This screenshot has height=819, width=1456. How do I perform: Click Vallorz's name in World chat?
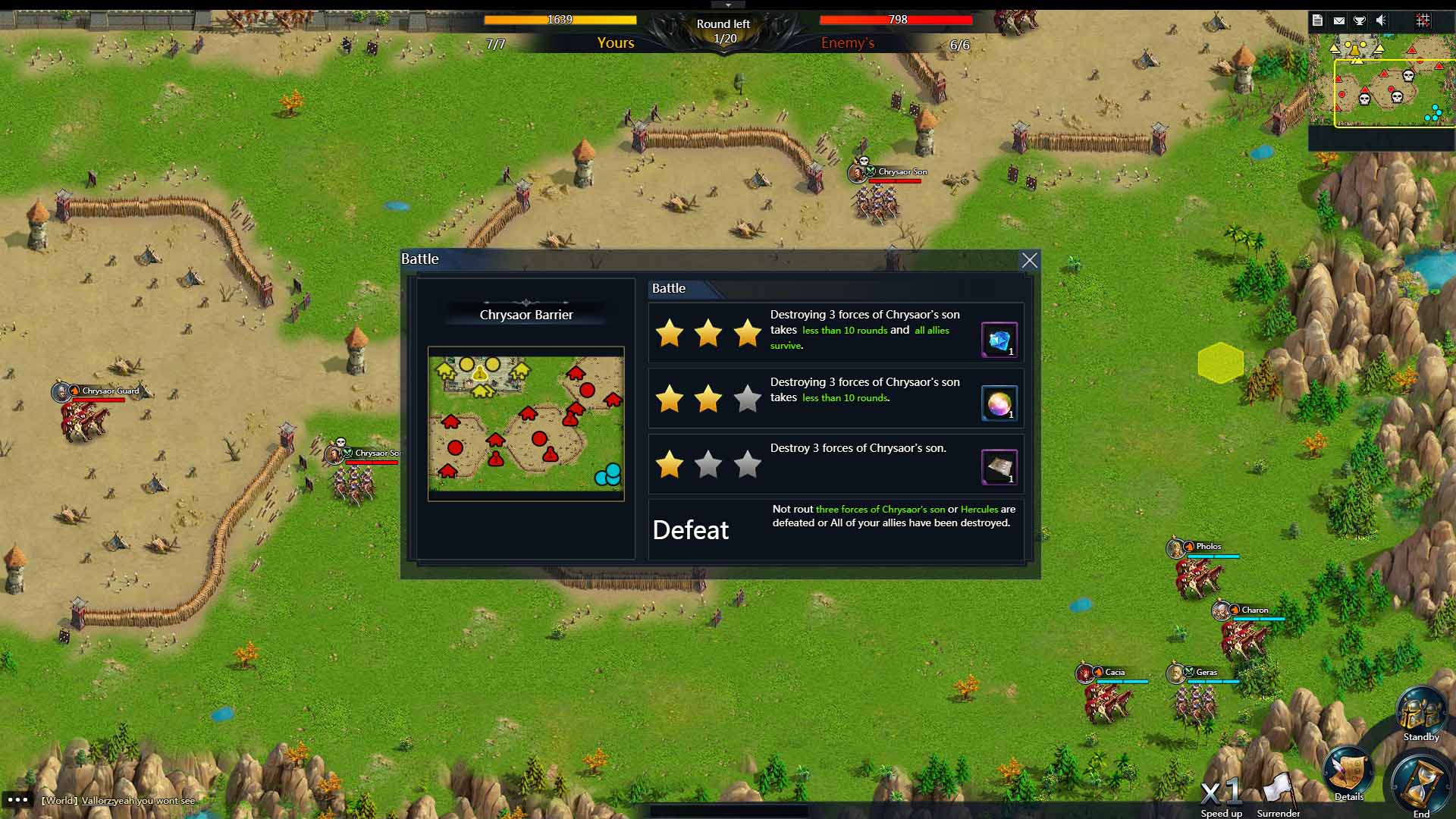tap(99, 801)
